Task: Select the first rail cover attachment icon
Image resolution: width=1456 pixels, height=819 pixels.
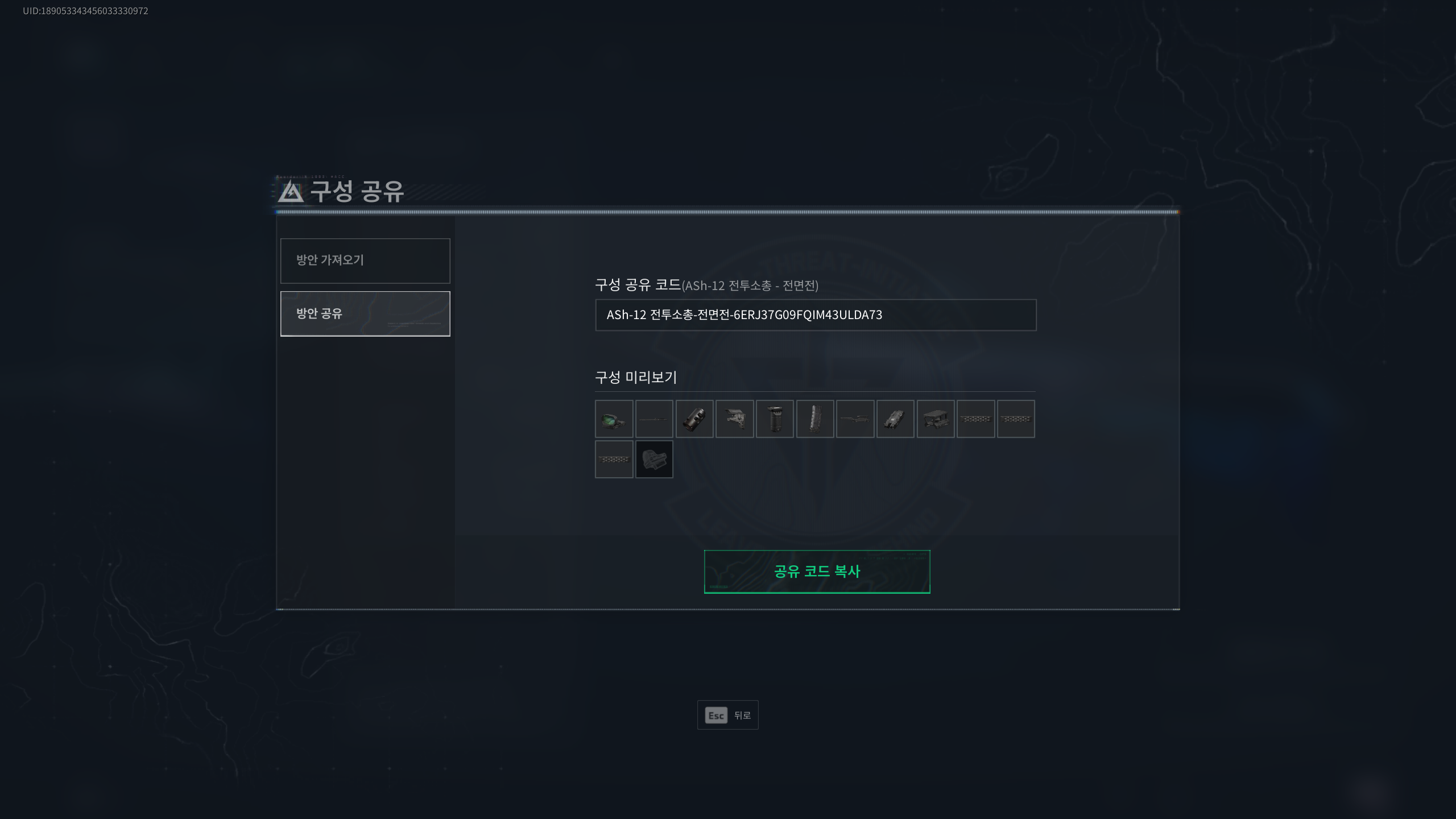Action: tap(977, 419)
